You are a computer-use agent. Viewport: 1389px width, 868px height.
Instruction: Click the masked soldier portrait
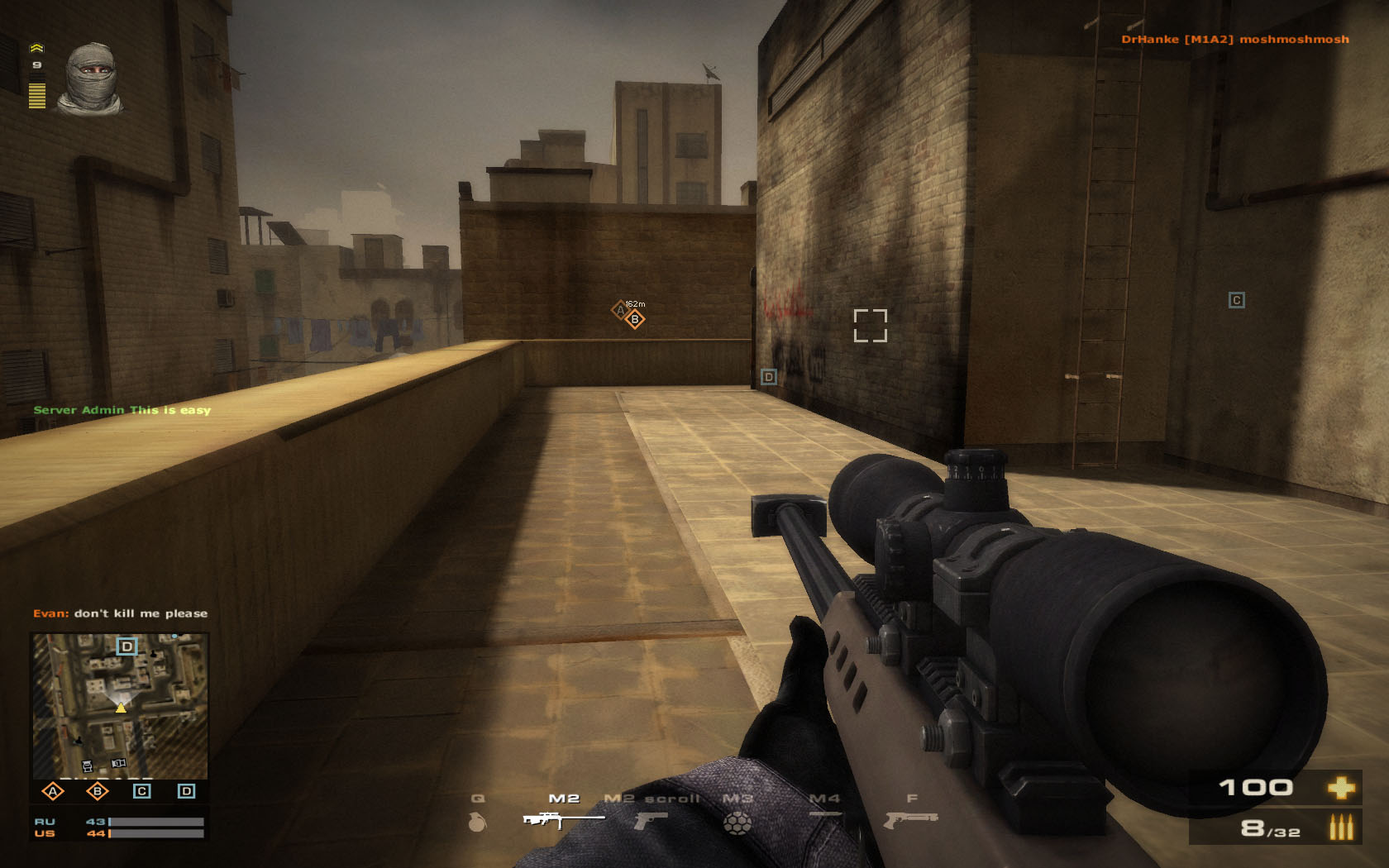click(90, 79)
